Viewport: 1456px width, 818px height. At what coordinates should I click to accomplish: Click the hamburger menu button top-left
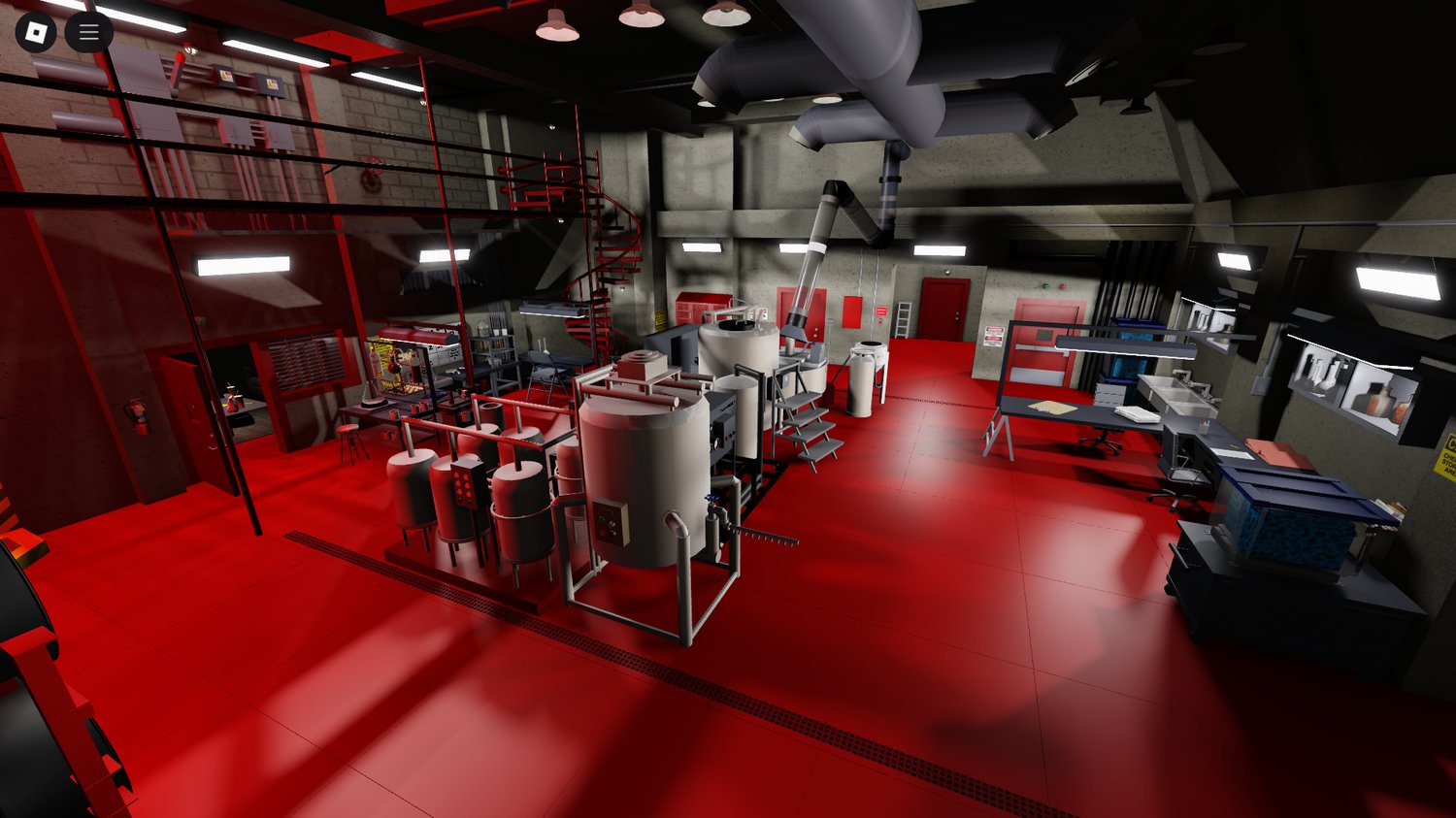pyautogui.click(x=88, y=31)
